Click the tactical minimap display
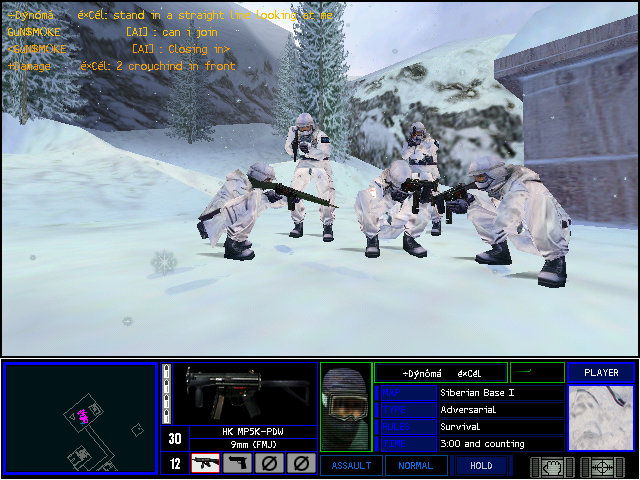 80,417
